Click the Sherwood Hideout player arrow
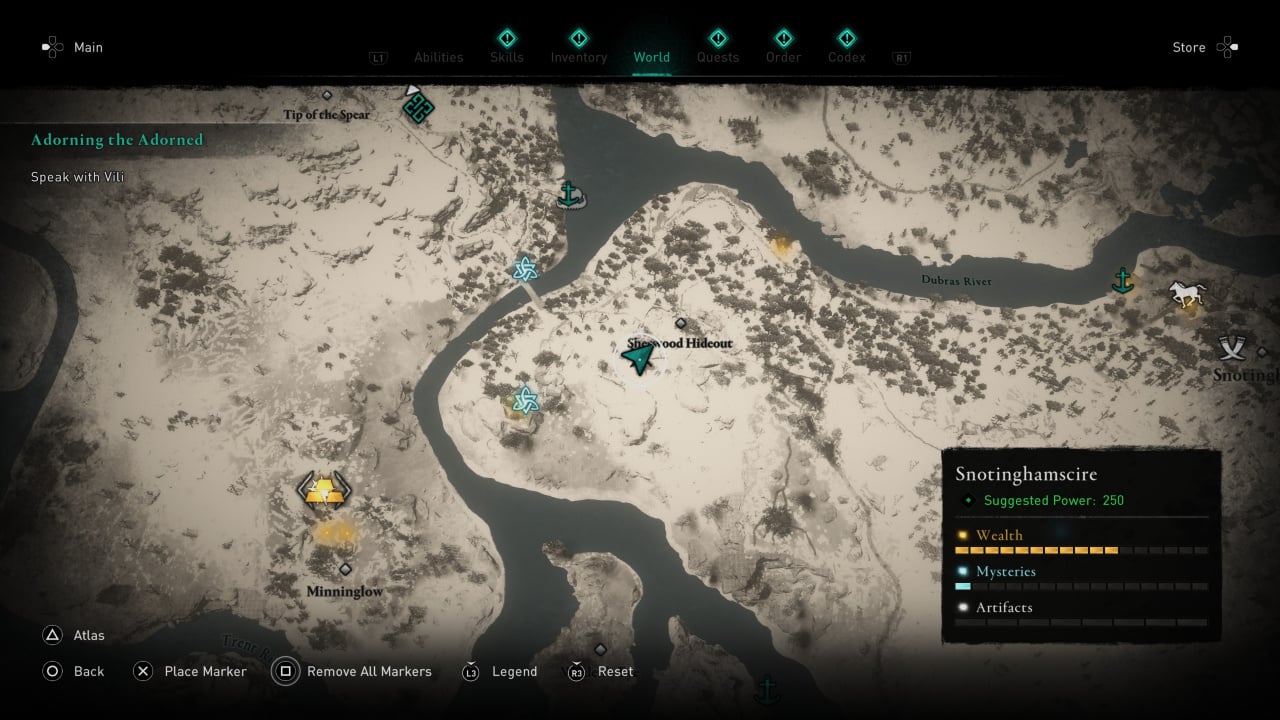The image size is (1280, 720). click(639, 356)
